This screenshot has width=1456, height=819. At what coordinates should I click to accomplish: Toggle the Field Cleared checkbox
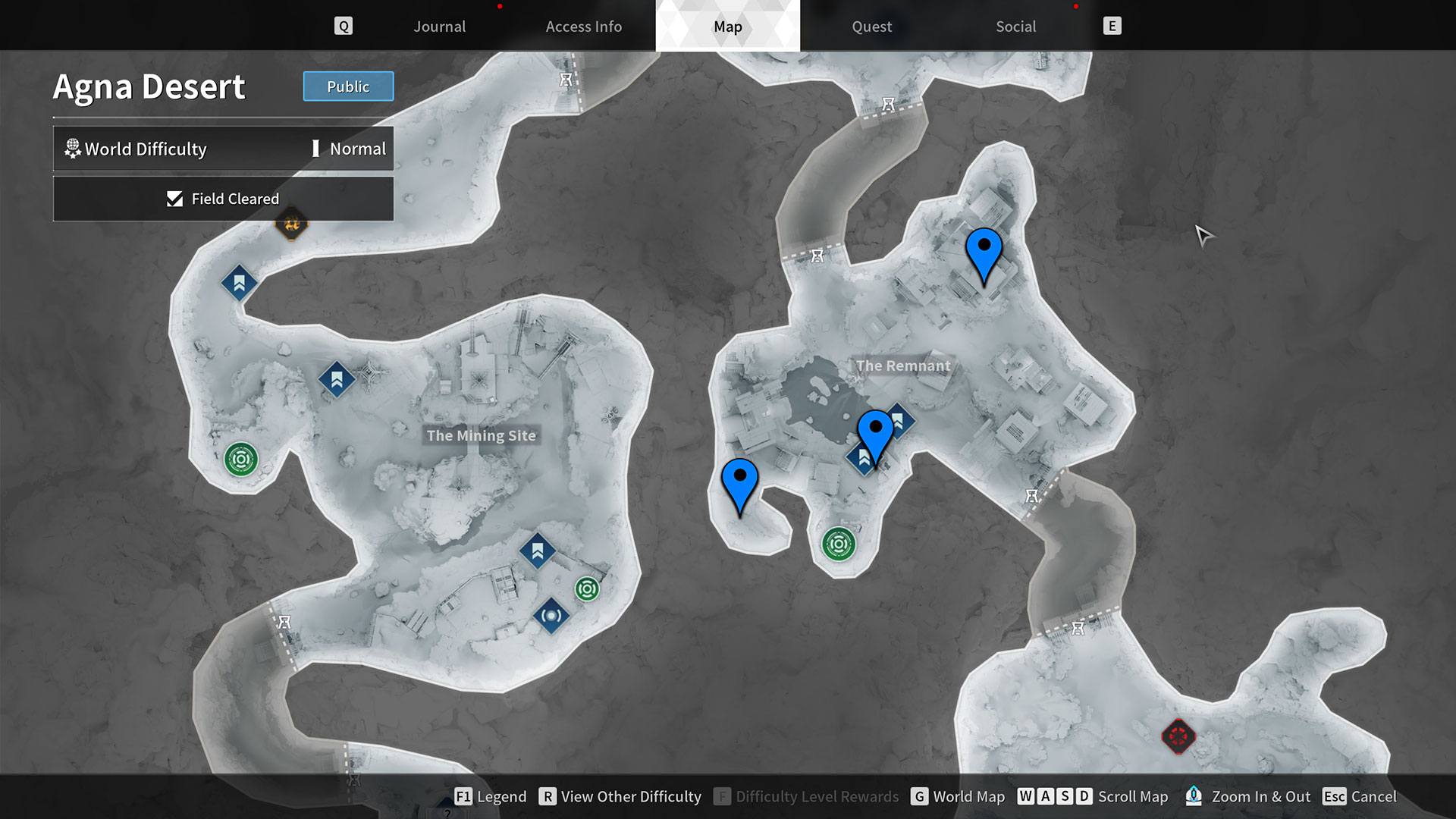pyautogui.click(x=175, y=199)
